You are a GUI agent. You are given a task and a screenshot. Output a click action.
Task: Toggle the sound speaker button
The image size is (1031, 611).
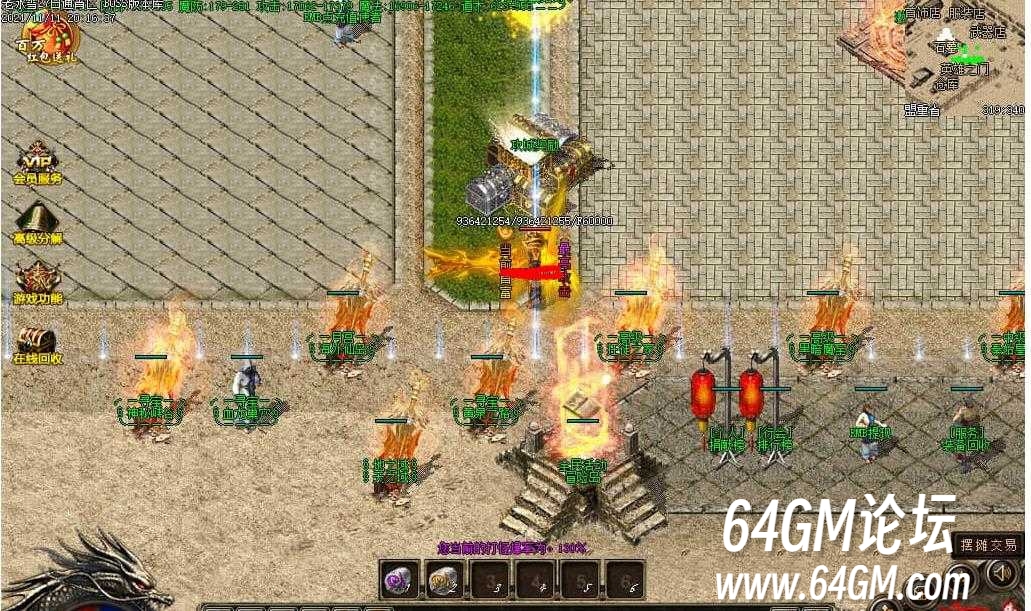tap(1002, 572)
